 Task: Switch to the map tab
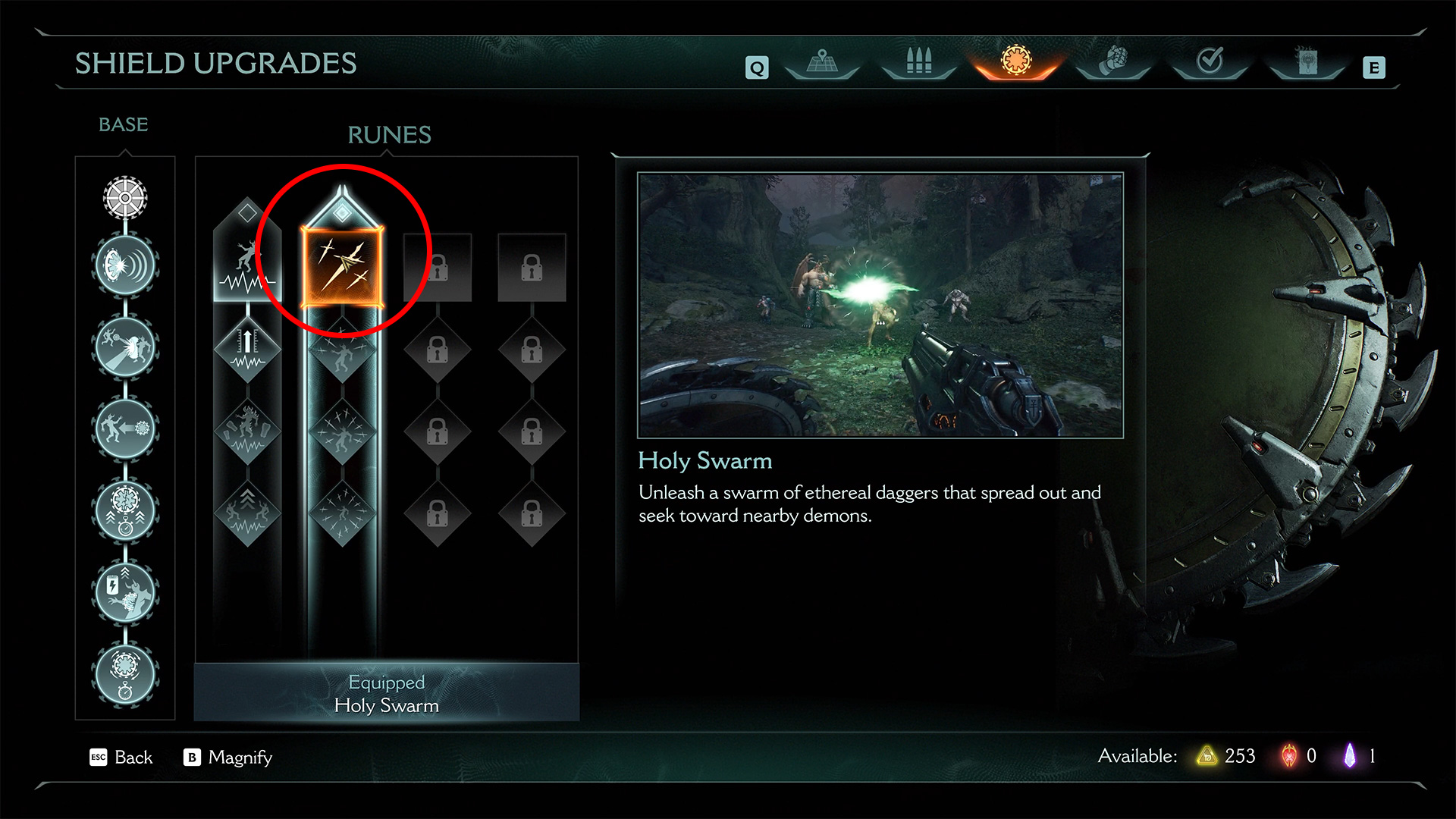point(822,62)
